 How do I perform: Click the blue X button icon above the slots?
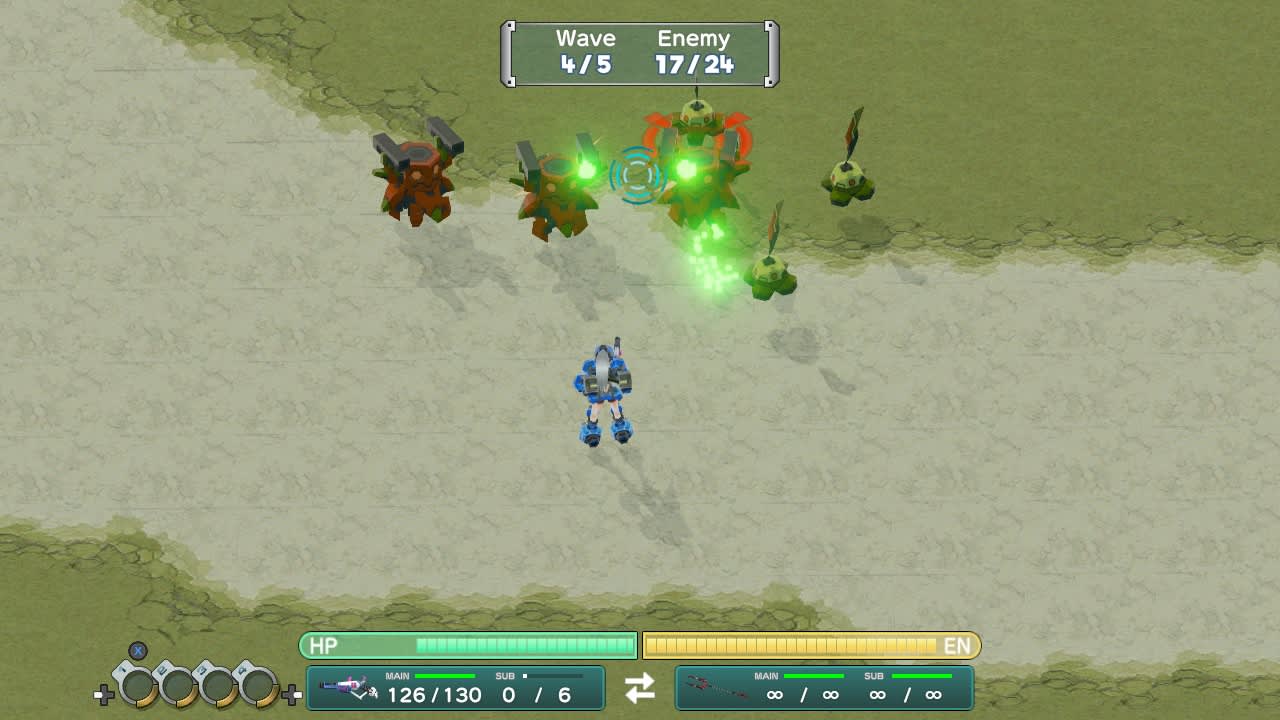pyautogui.click(x=137, y=651)
